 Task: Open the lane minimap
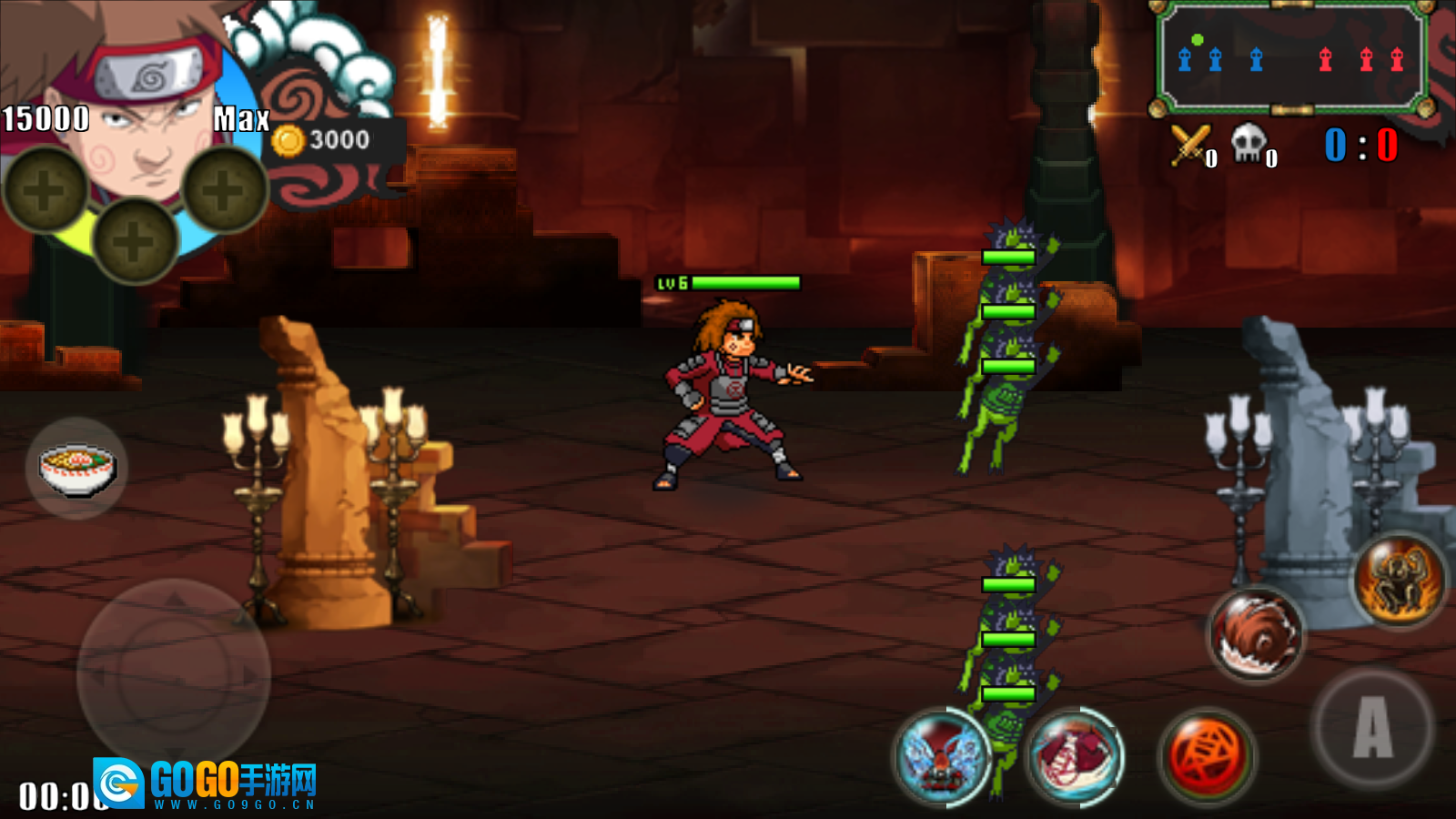[1290, 59]
